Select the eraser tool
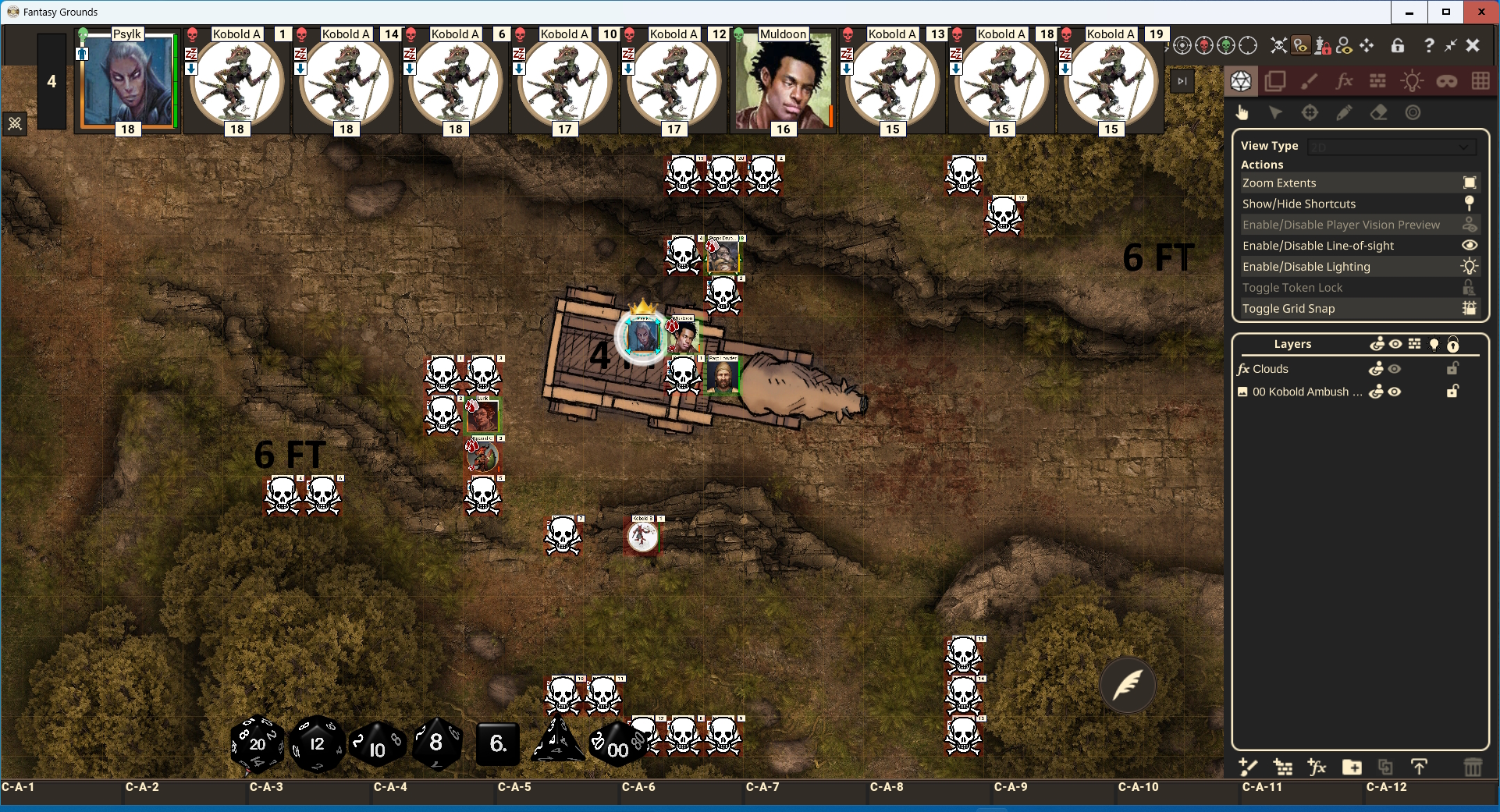The height and width of the screenshot is (812, 1500). point(1378,113)
